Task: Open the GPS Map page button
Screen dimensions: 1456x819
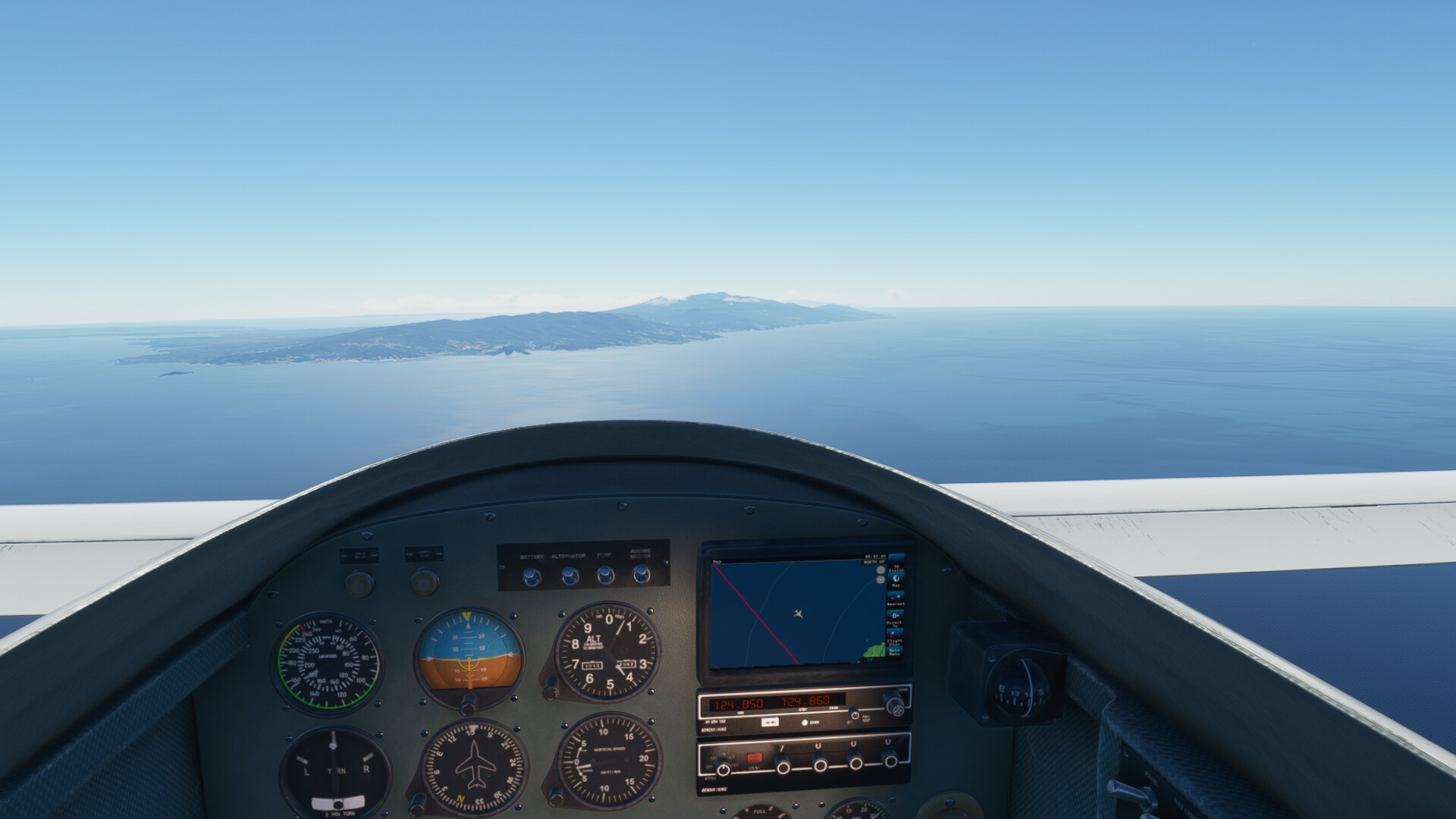Action: pos(896,581)
